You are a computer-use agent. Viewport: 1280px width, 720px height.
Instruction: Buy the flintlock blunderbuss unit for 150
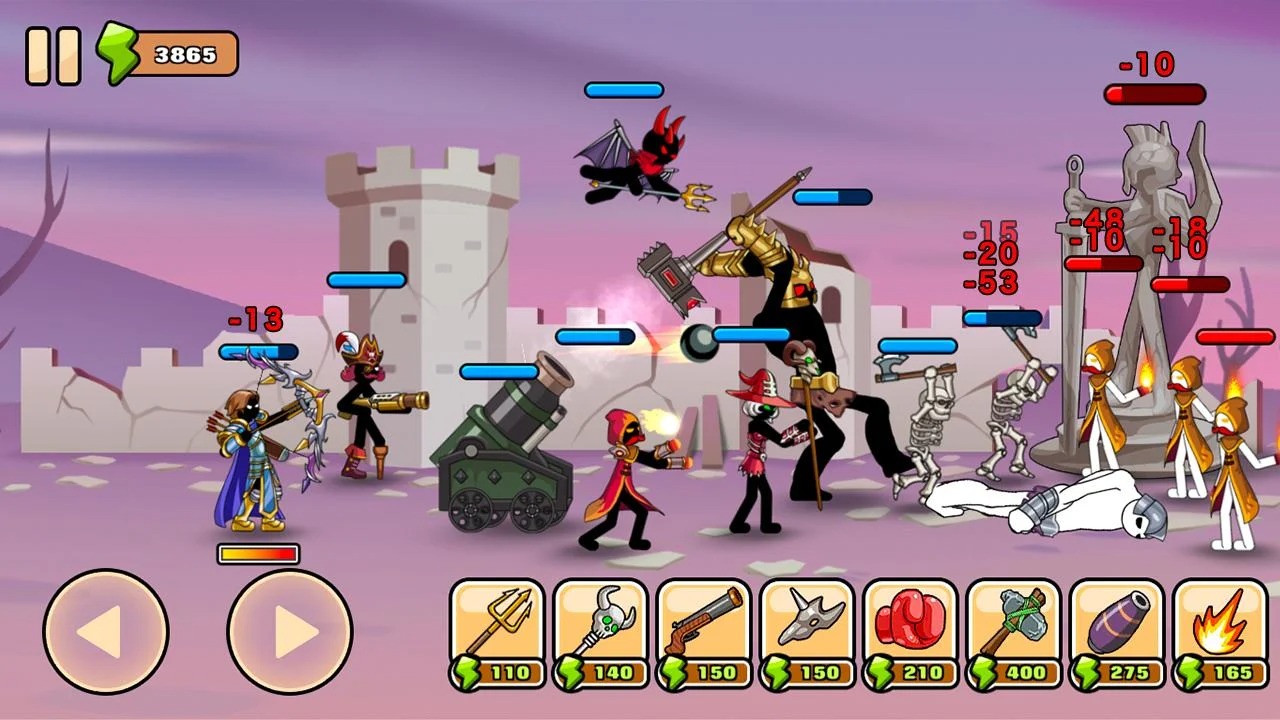click(704, 634)
